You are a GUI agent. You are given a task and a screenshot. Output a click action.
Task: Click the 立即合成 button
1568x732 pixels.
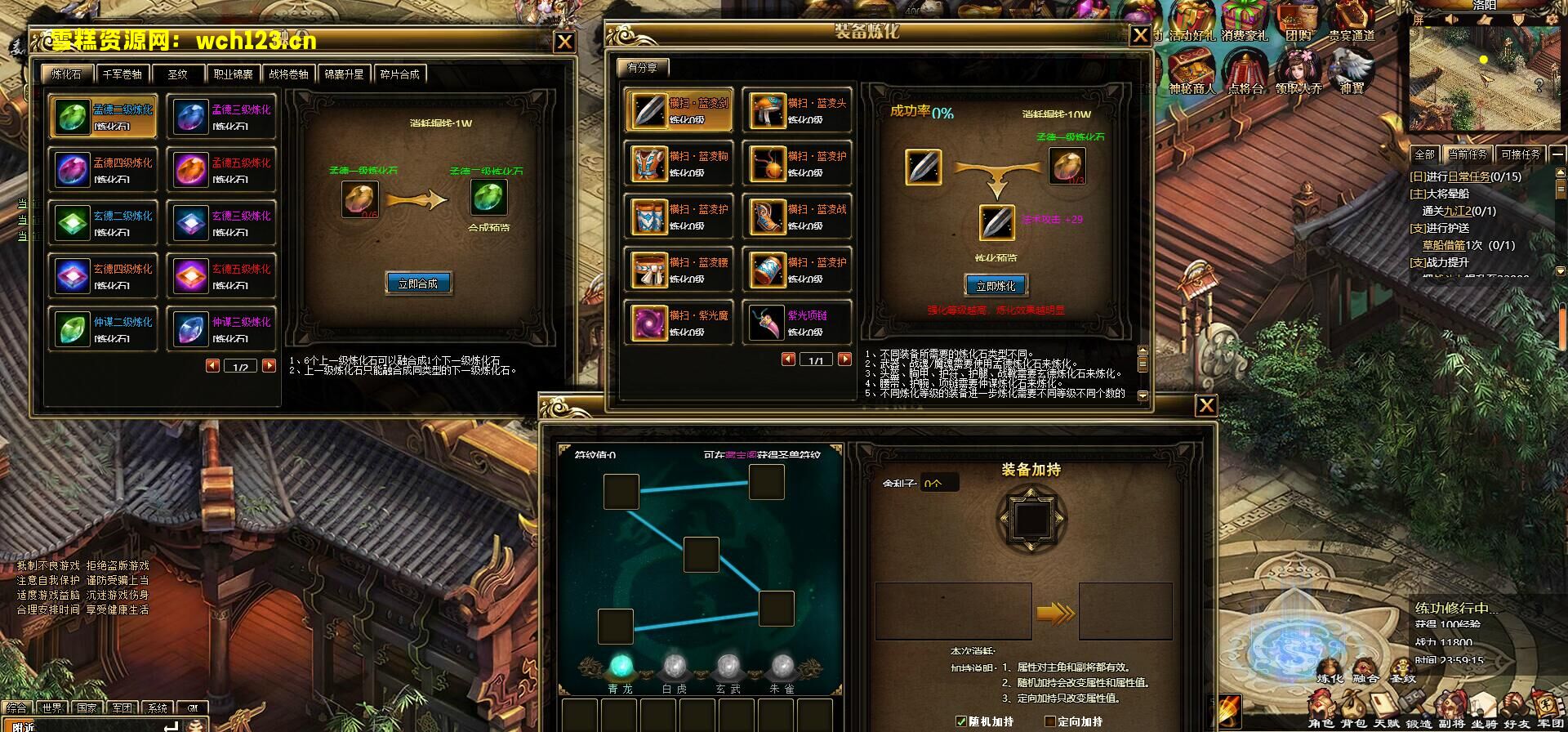coord(418,283)
